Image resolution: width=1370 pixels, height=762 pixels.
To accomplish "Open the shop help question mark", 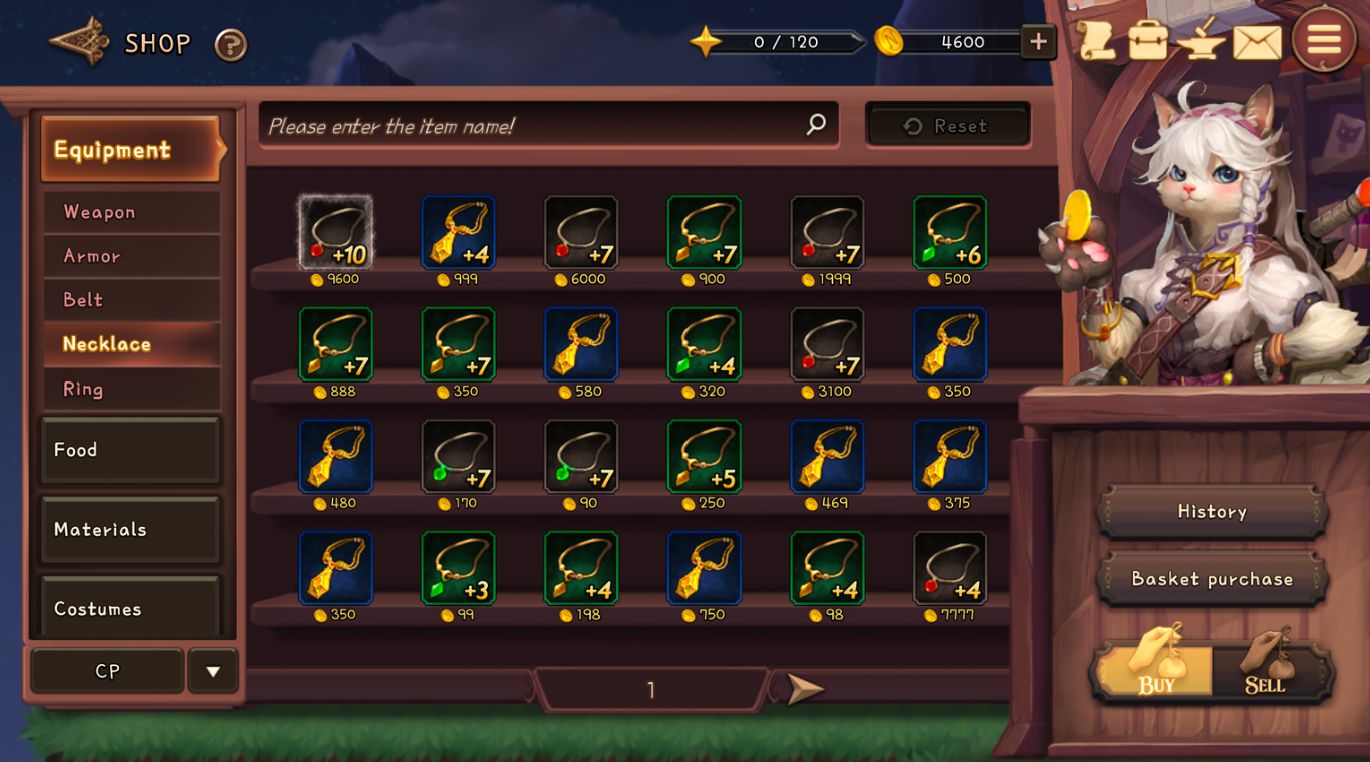I will tap(231, 44).
